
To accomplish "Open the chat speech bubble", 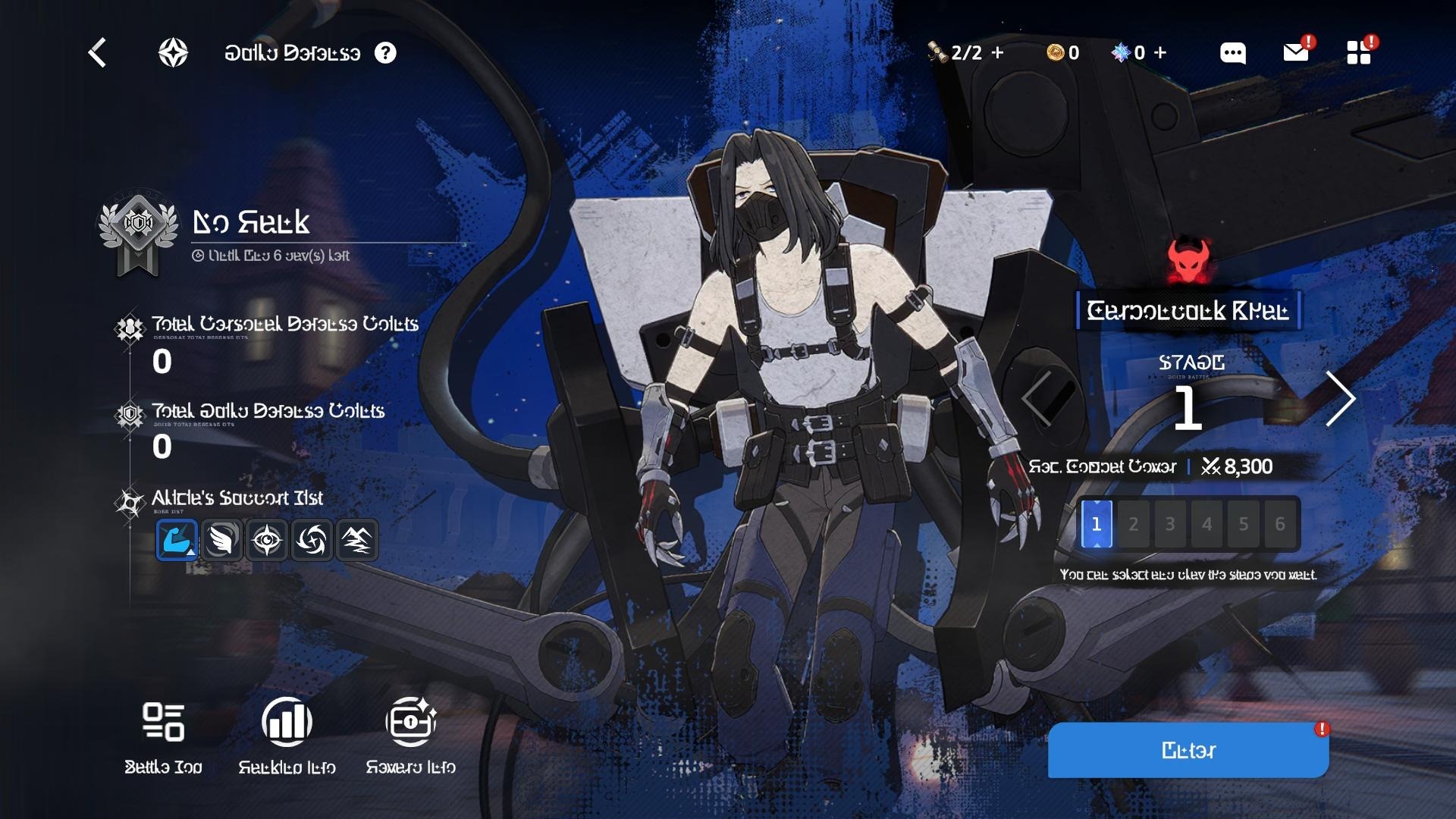I will click(x=1232, y=53).
